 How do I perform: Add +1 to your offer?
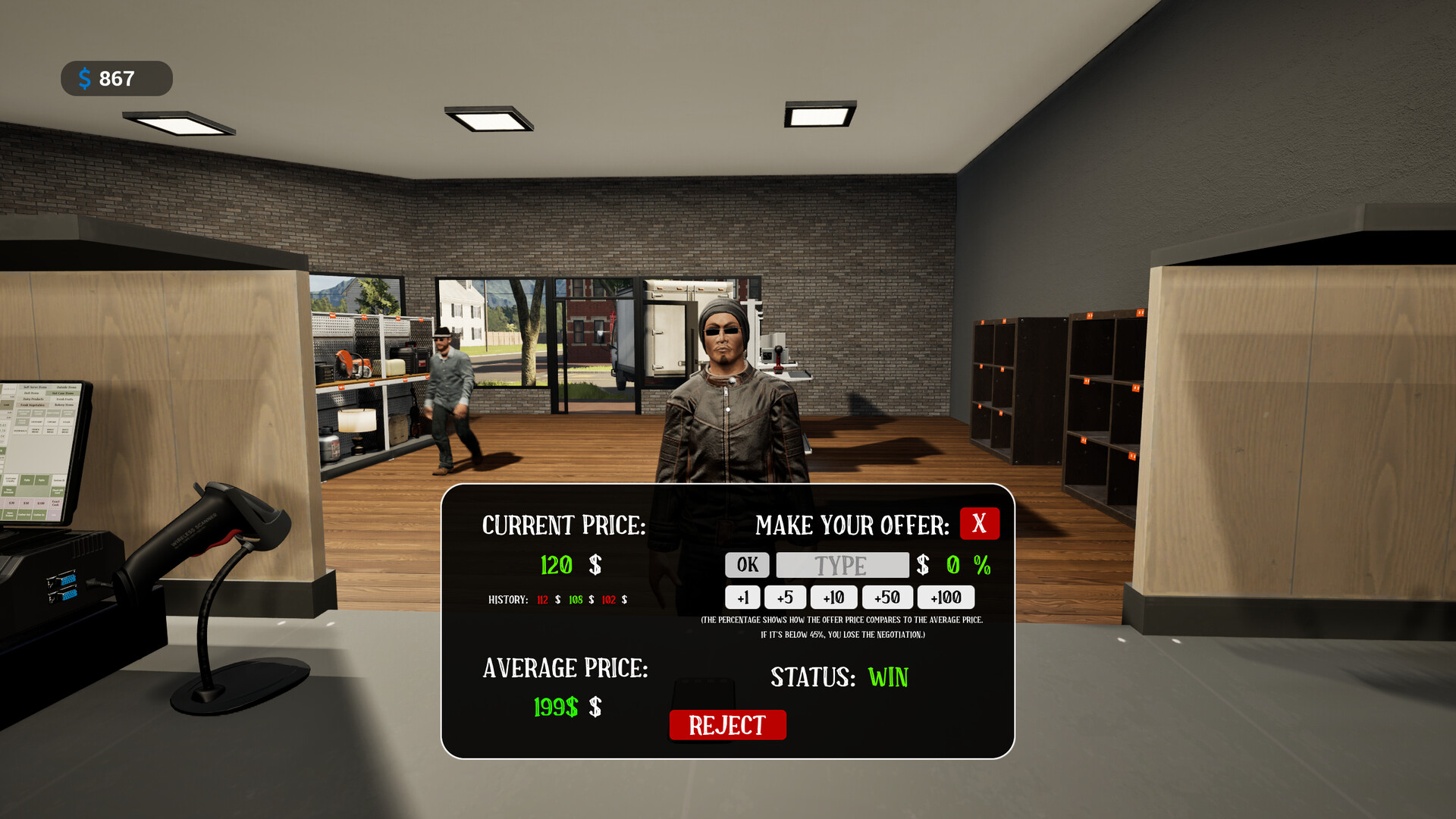pos(743,598)
